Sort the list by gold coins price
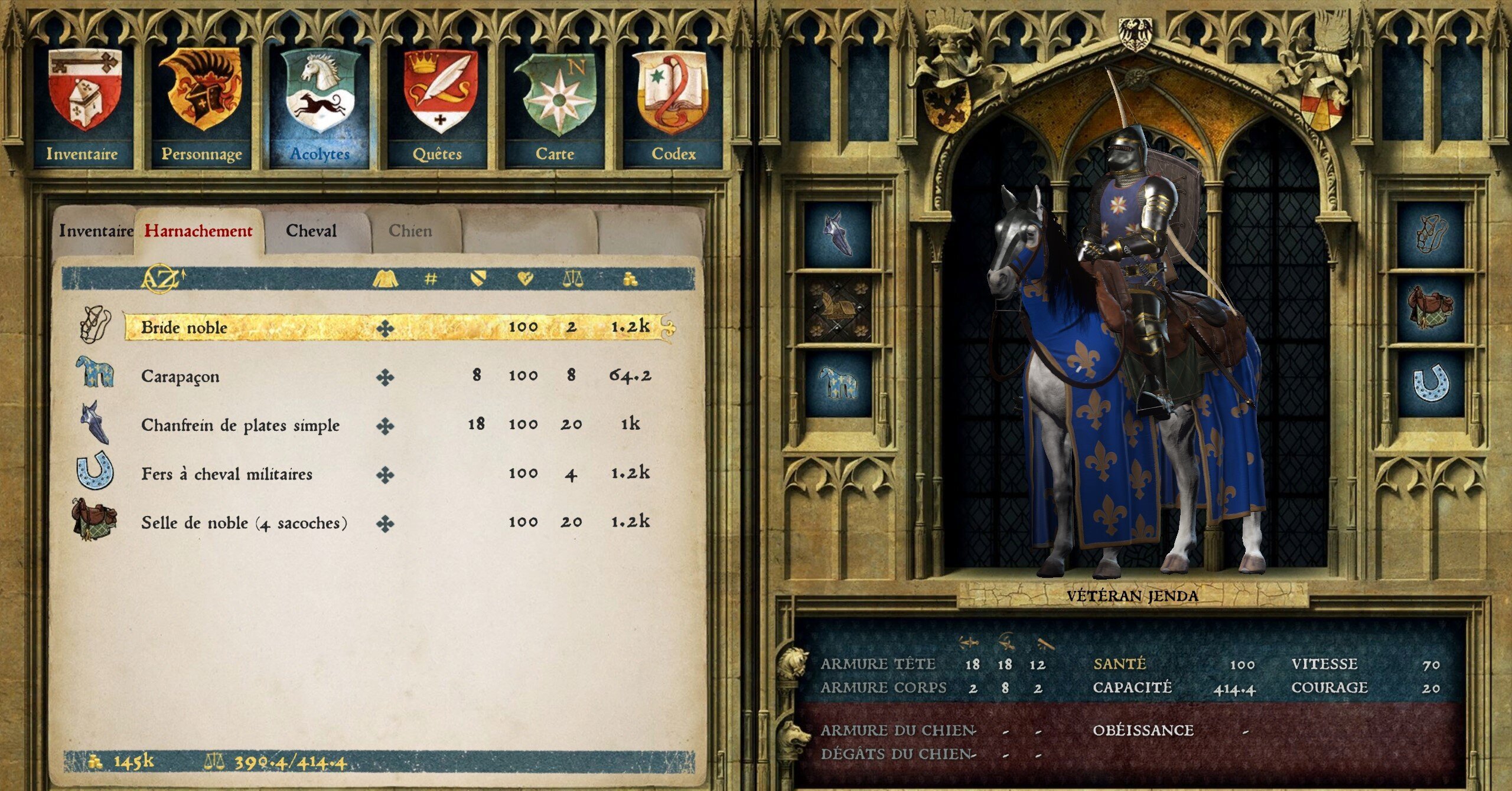This screenshot has height=791, width=1512. point(630,279)
